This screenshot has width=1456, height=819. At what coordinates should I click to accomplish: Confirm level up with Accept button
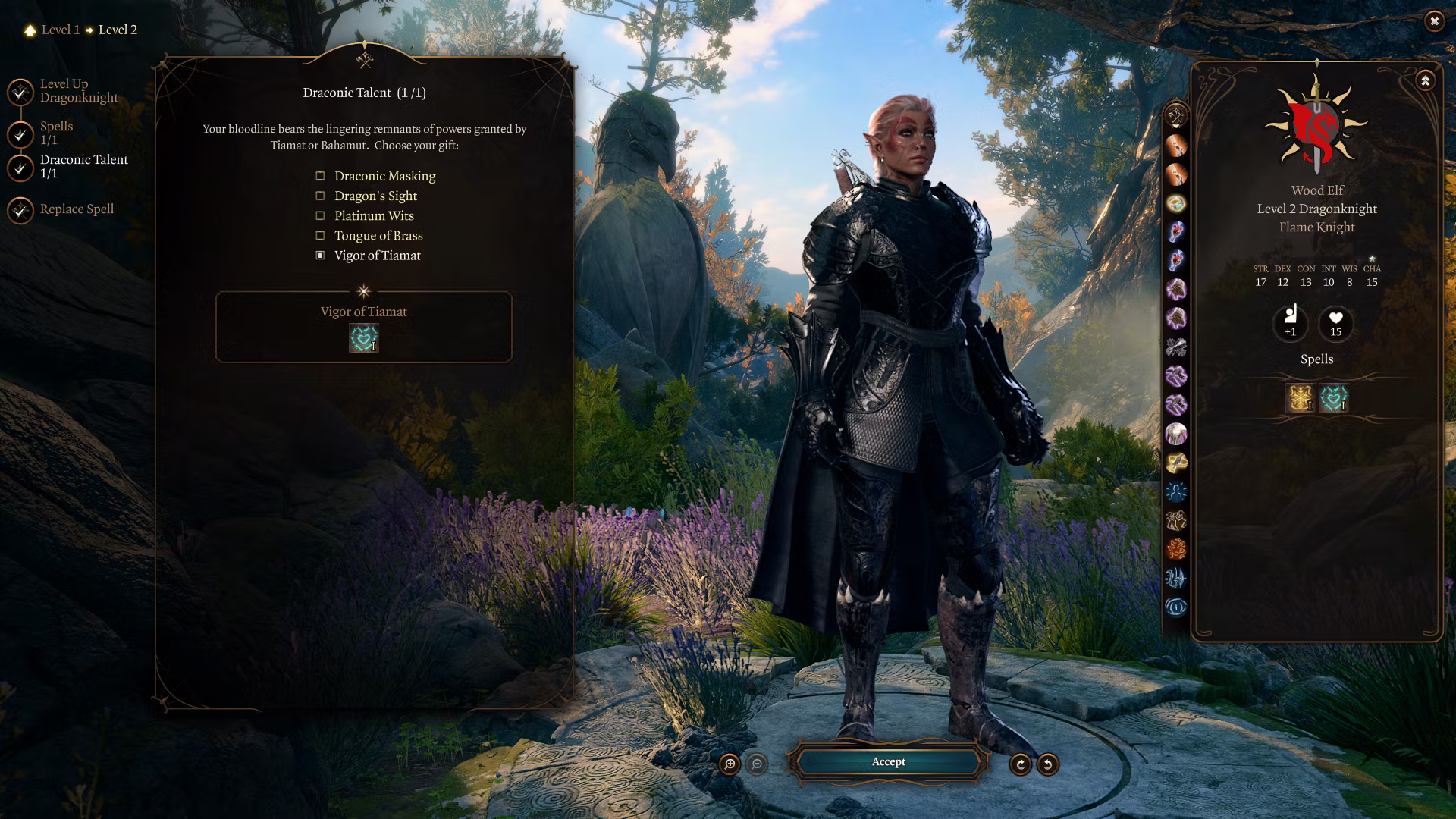point(888,762)
